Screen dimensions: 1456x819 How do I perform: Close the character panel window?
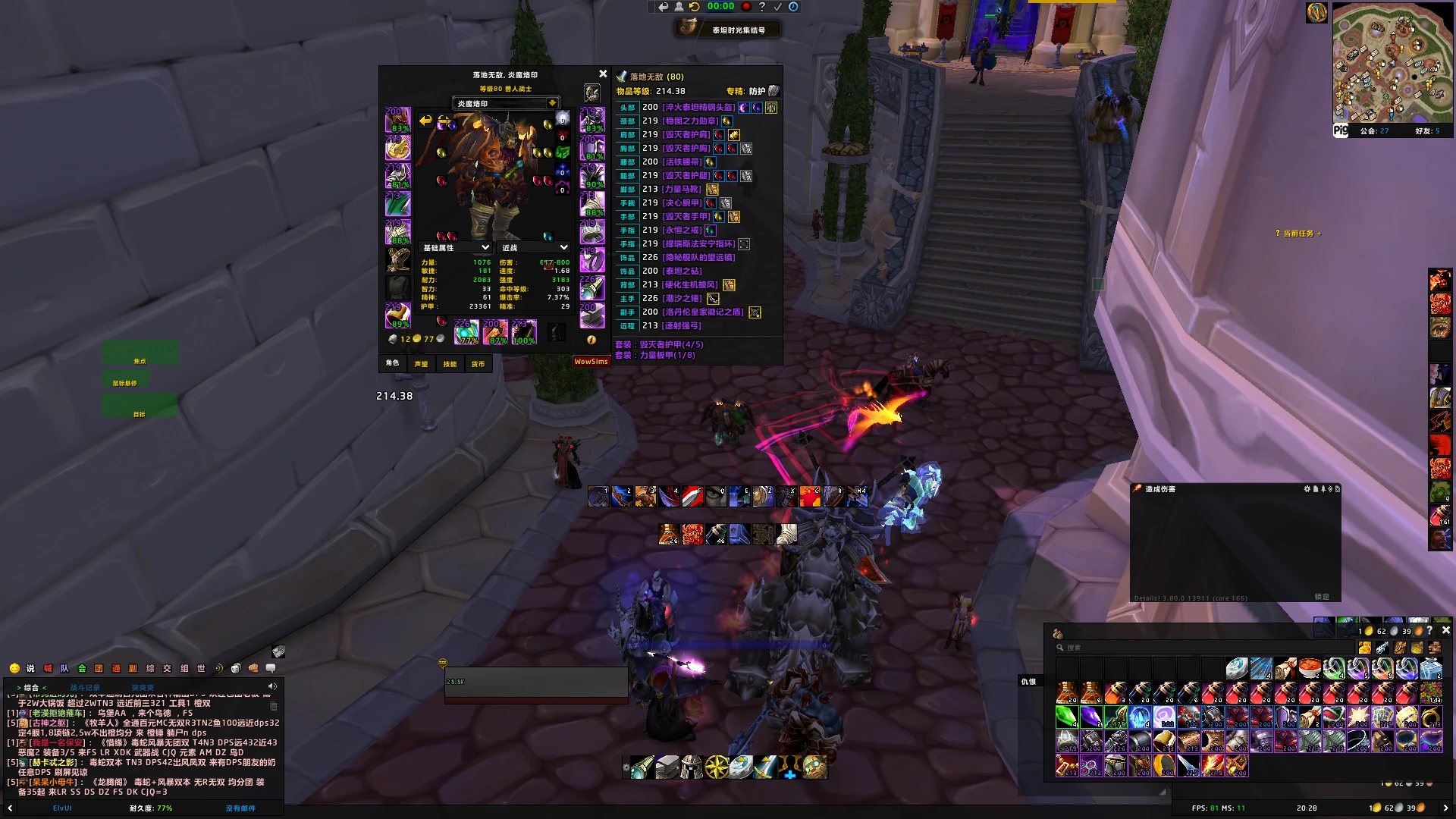pyautogui.click(x=603, y=74)
